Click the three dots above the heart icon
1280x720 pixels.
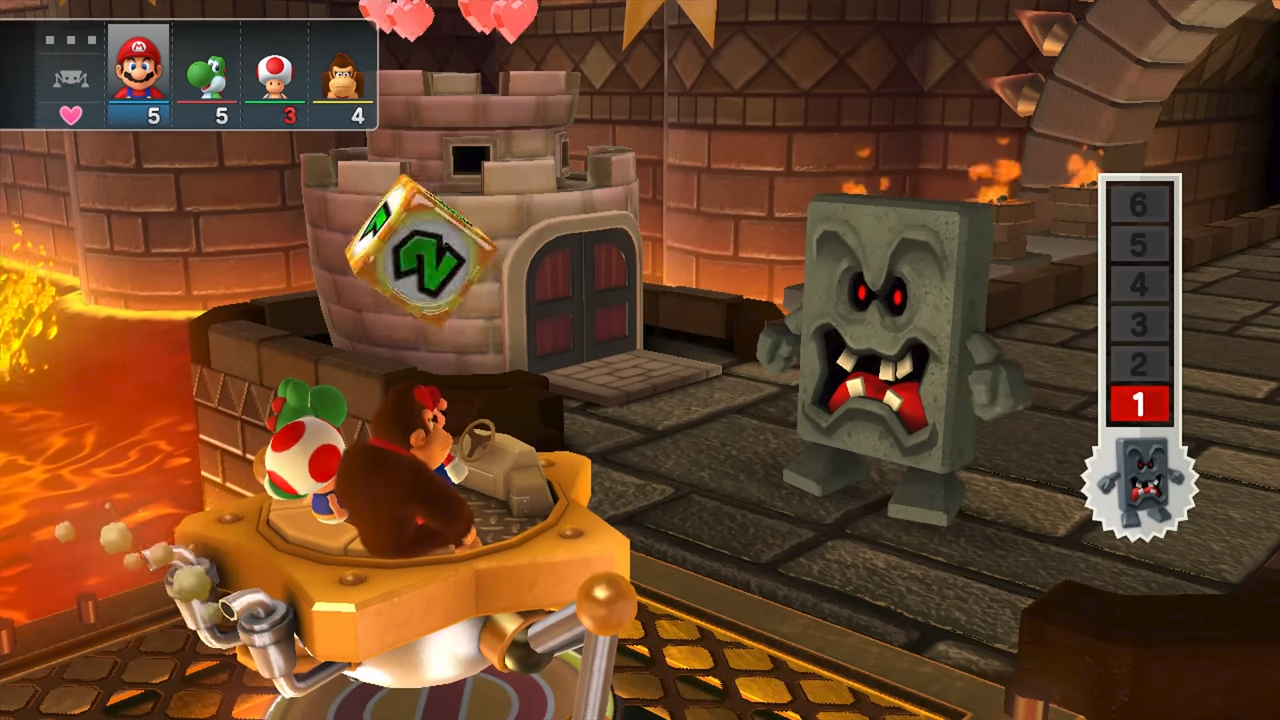coord(70,40)
